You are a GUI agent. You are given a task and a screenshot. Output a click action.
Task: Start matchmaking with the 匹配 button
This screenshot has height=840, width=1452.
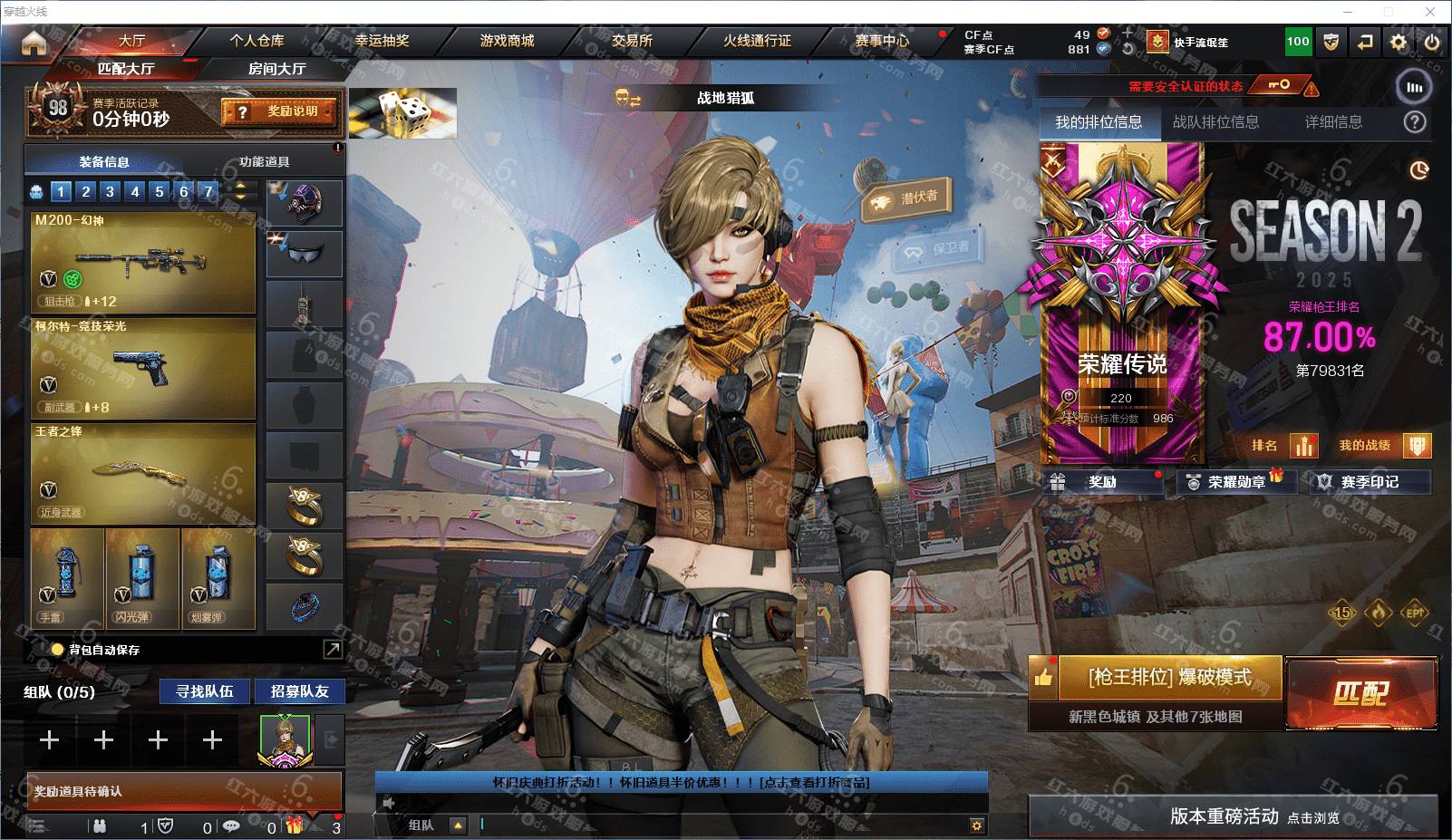1360,693
